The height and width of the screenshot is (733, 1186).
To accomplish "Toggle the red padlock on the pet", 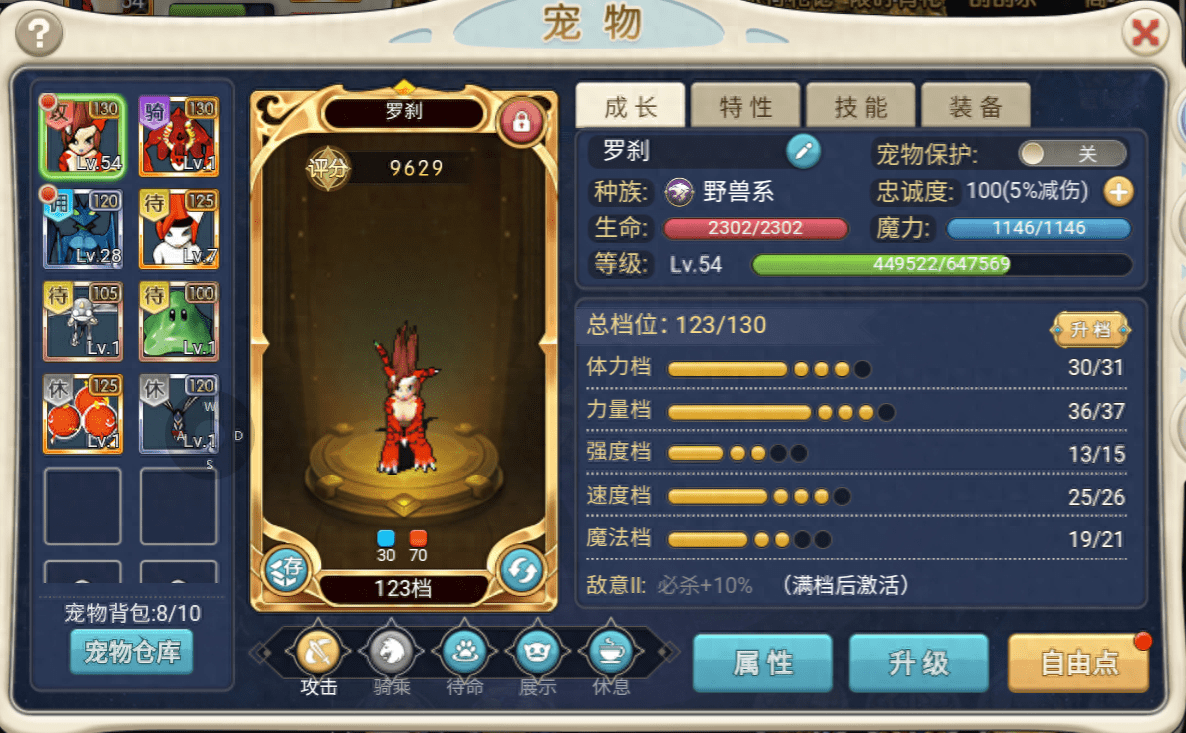I will tap(520, 122).
